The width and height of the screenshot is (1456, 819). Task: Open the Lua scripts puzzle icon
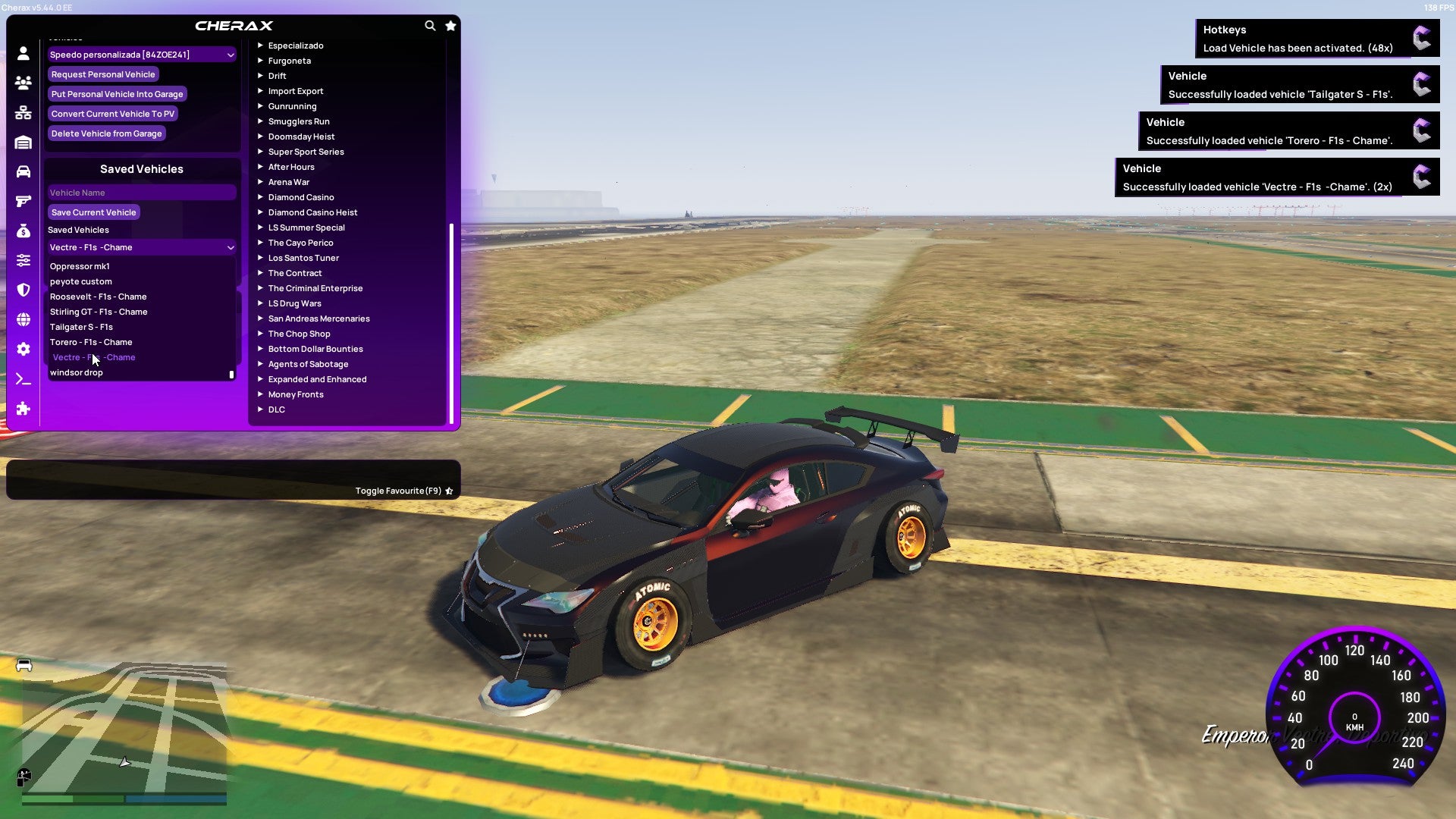tap(23, 409)
